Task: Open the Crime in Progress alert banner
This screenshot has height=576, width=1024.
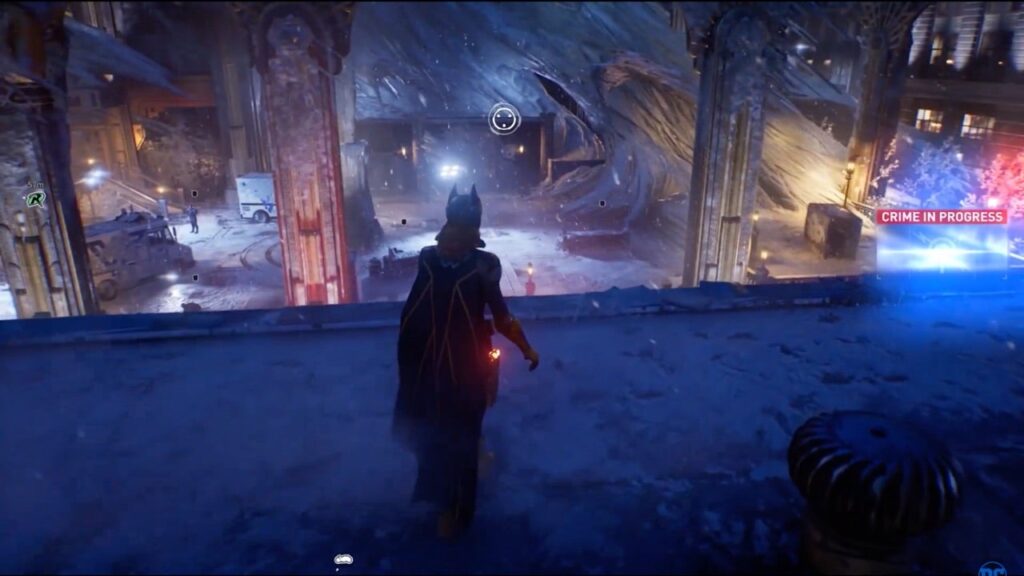Action: (941, 216)
